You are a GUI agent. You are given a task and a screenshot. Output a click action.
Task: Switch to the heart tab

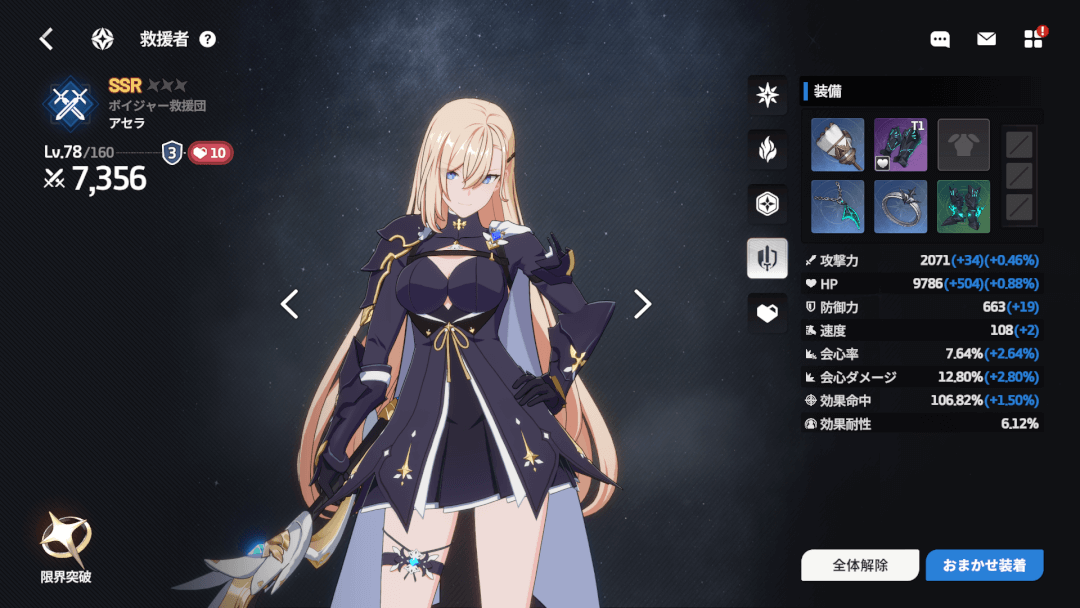coord(767,313)
